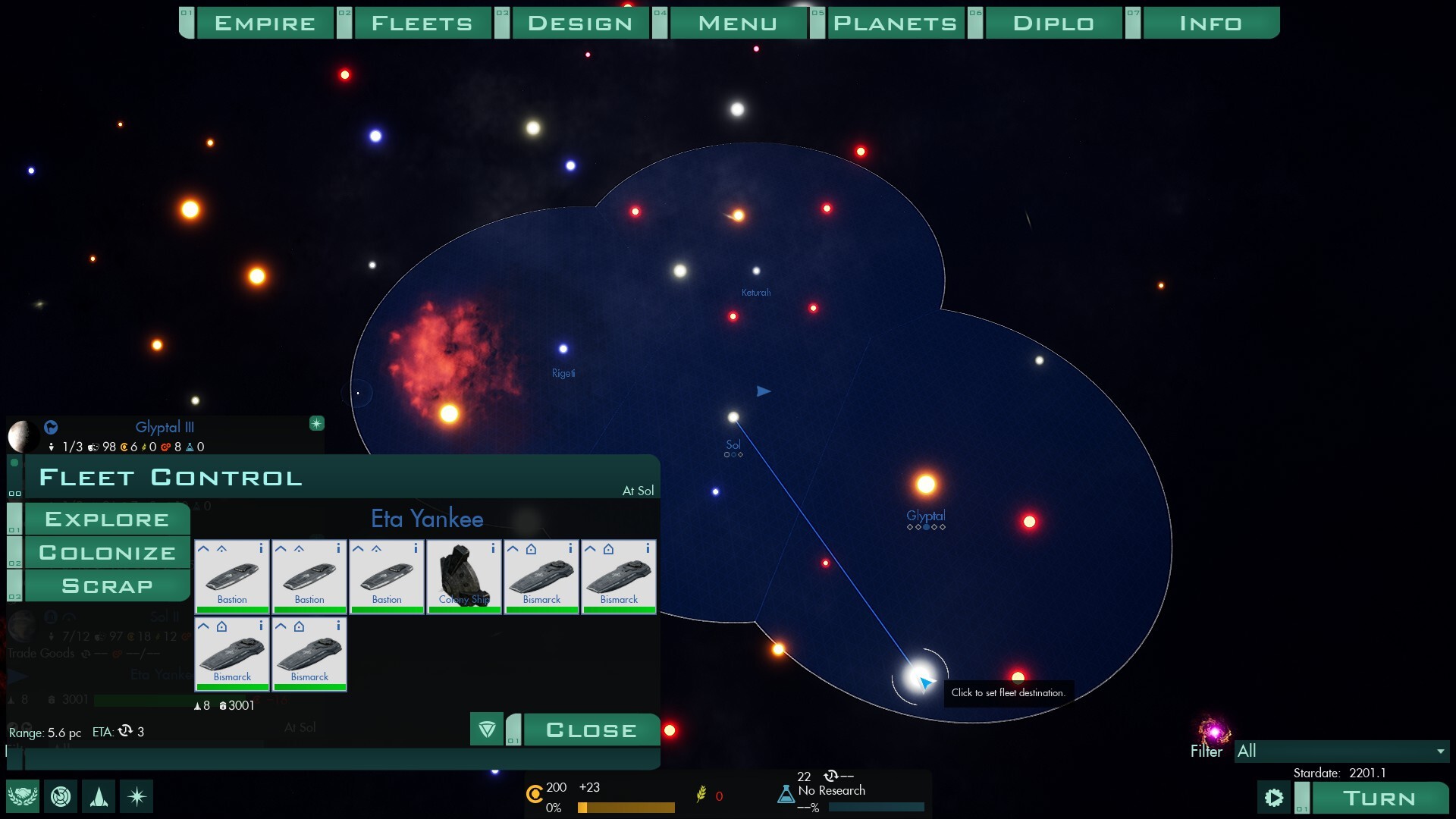Screen dimensions: 1456x819
Task: Click the Colonize fleet command
Action: point(107,553)
